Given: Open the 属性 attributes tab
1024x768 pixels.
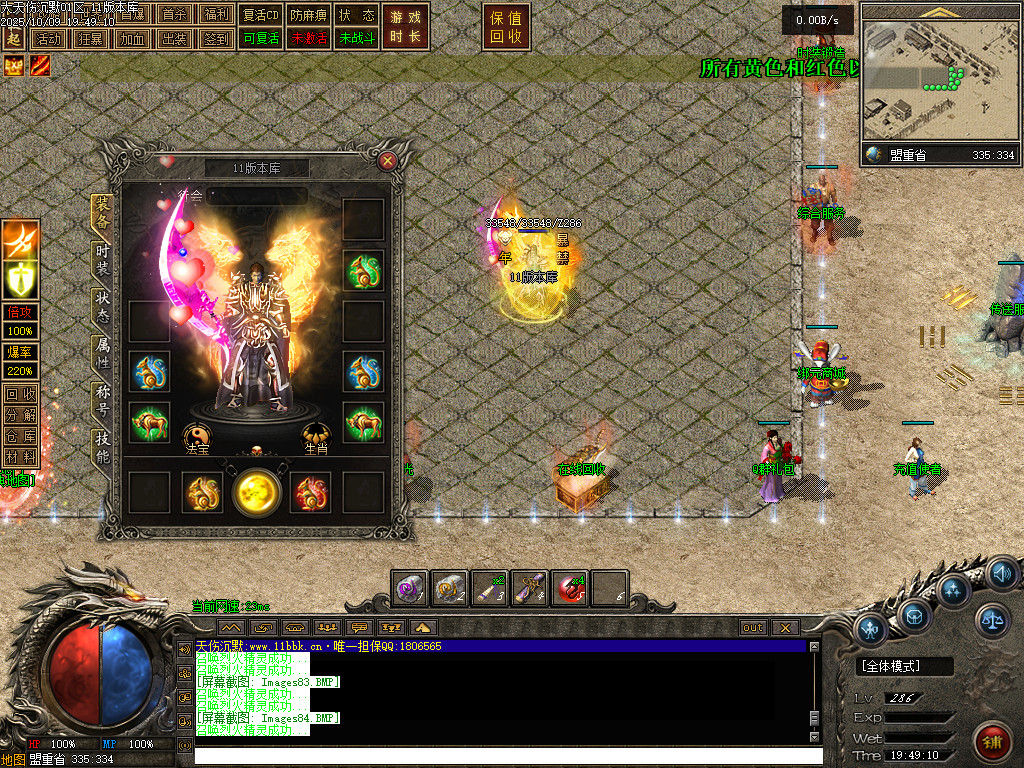Looking at the screenshot, I should (x=102, y=351).
